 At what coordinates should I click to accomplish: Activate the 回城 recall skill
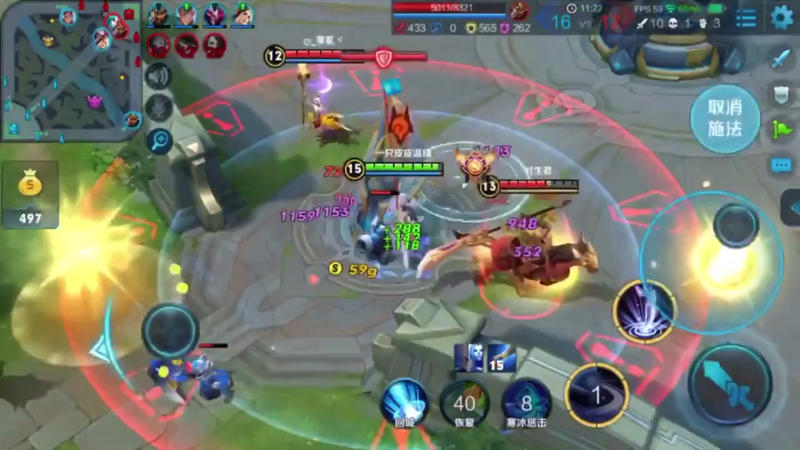404,400
